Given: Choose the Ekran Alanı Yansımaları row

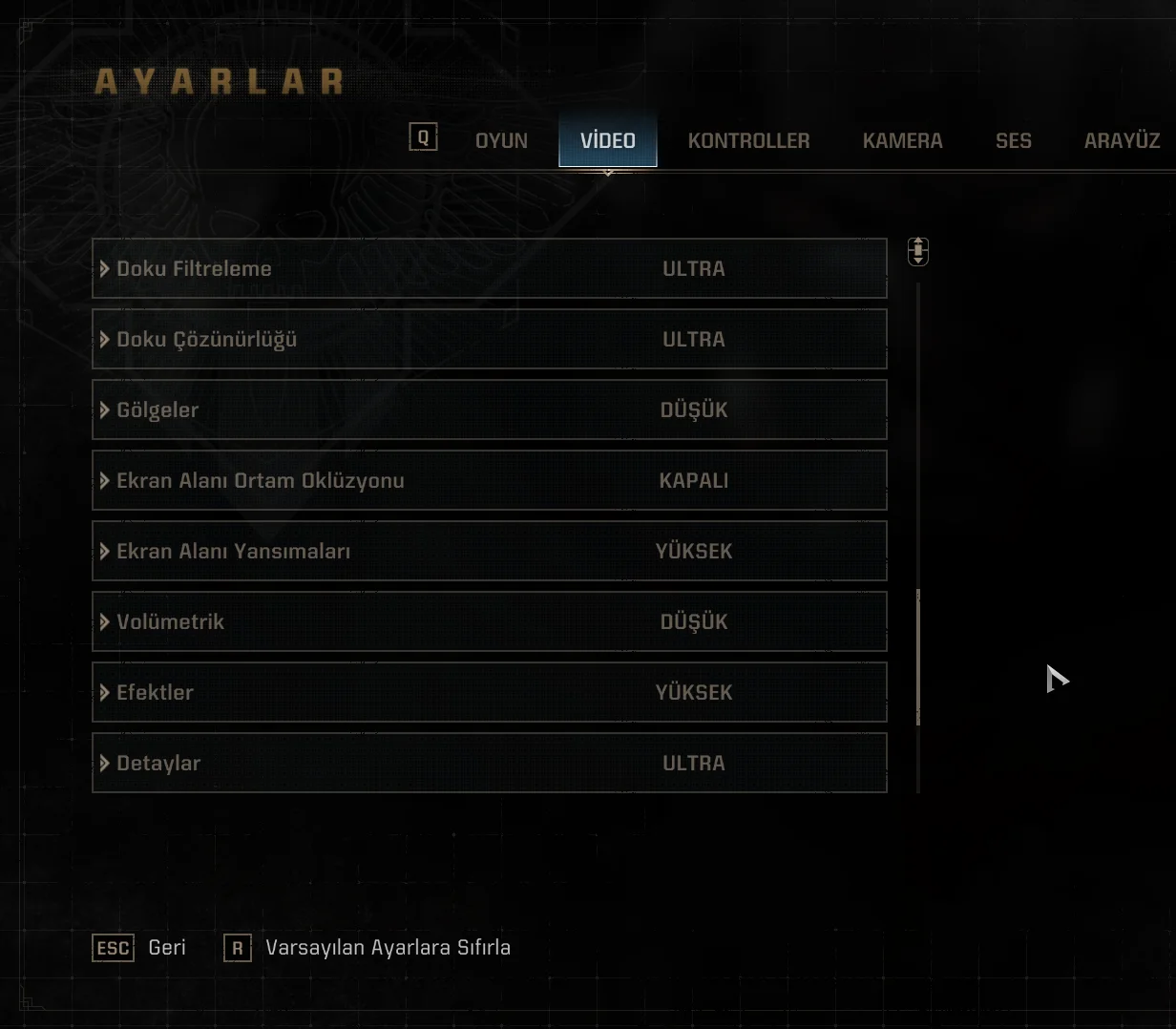Looking at the screenshot, I should (x=489, y=552).
